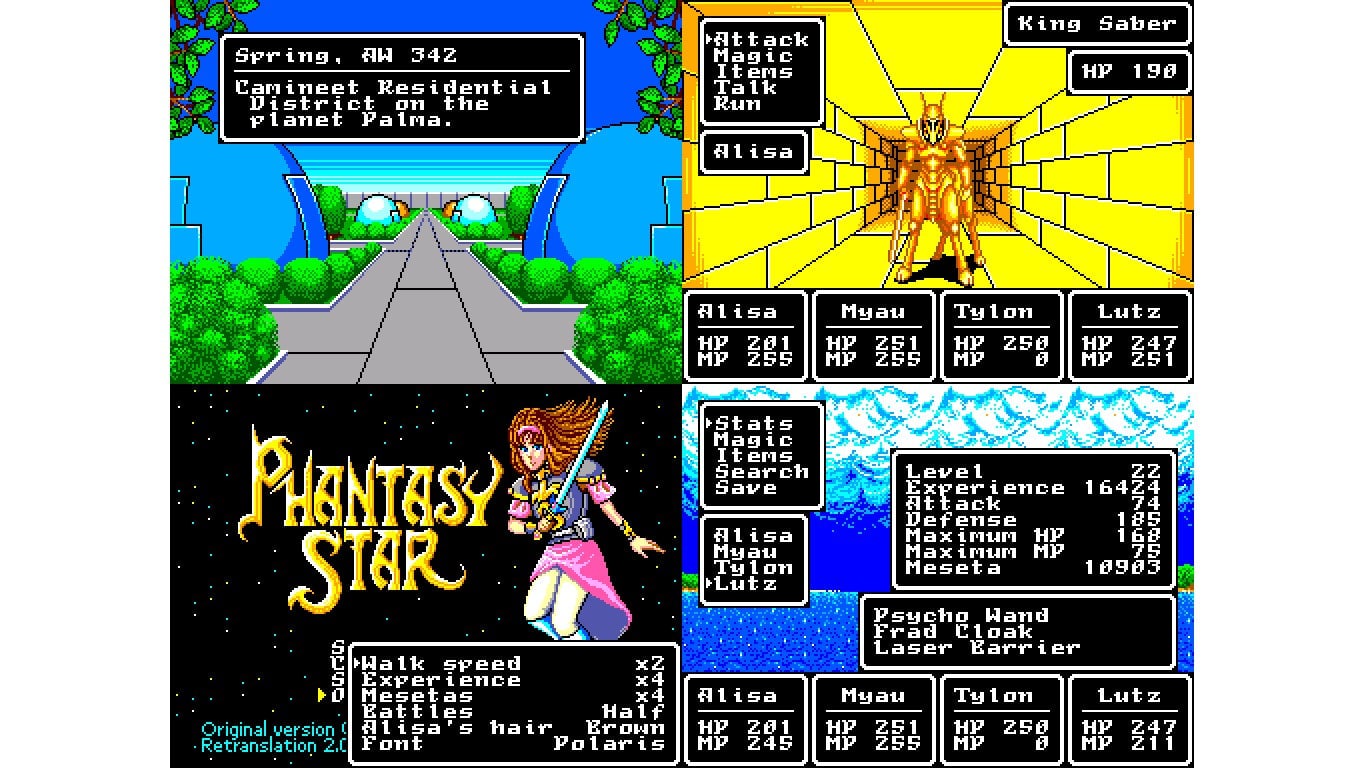
Task: Choose Save from the field menu
Action: coord(750,487)
